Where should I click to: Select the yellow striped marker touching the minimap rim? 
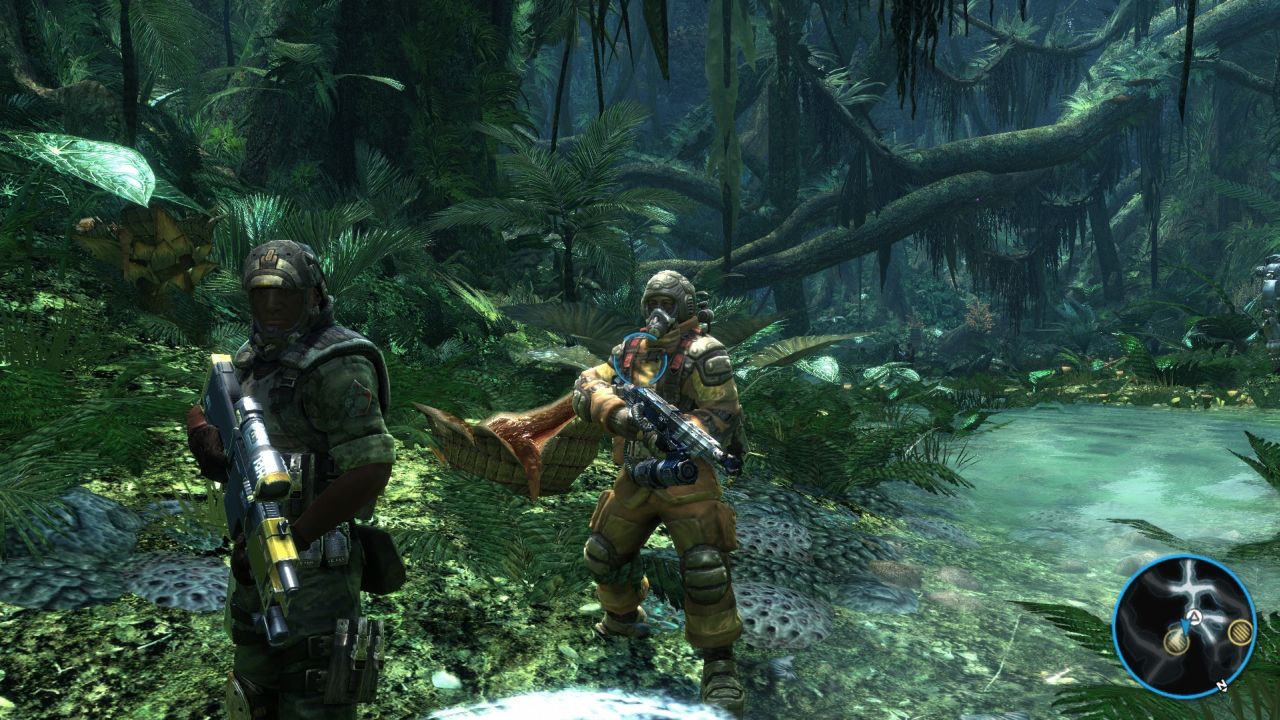1240,631
